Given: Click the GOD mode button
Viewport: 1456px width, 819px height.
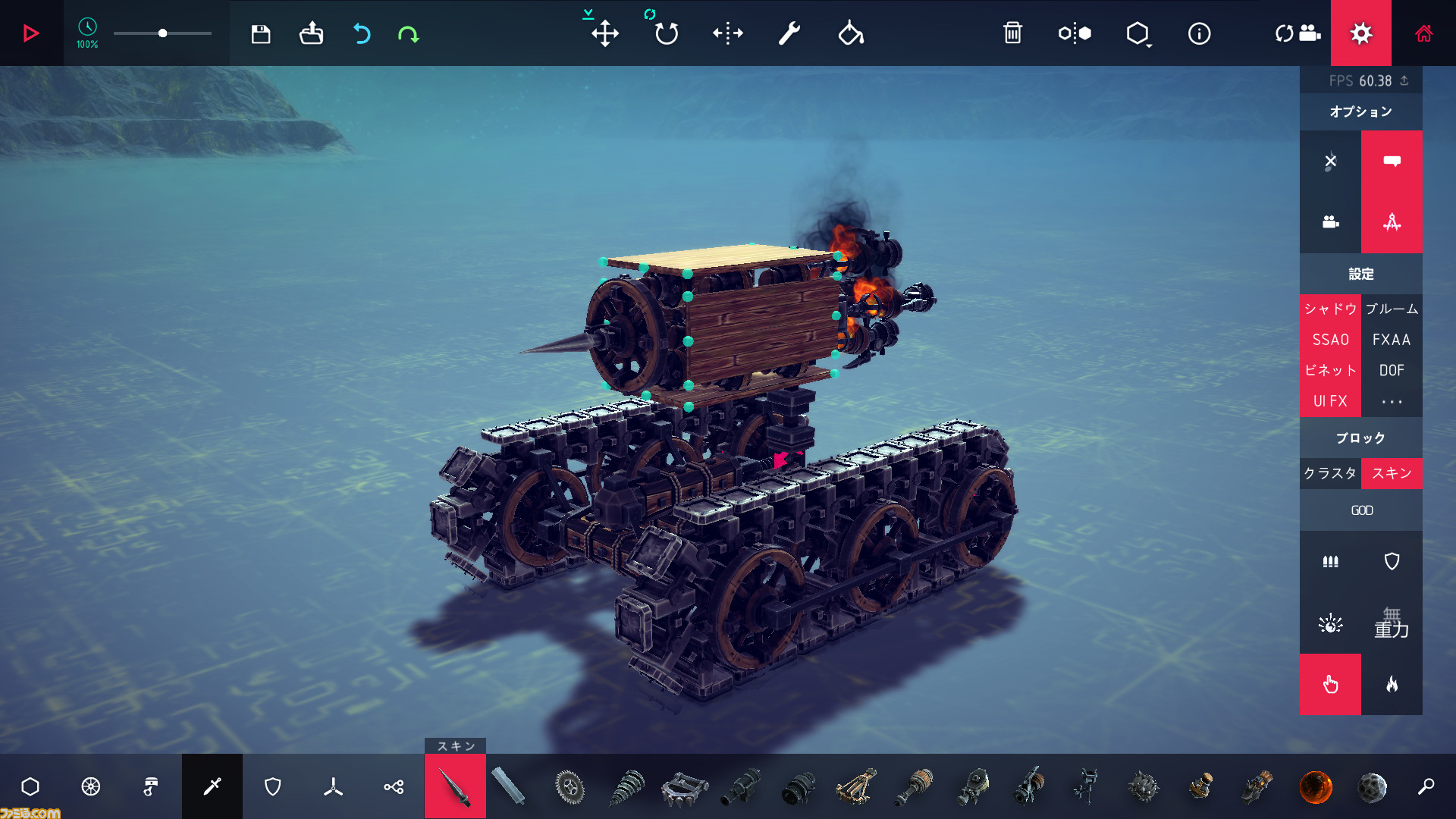Looking at the screenshot, I should pyautogui.click(x=1361, y=510).
